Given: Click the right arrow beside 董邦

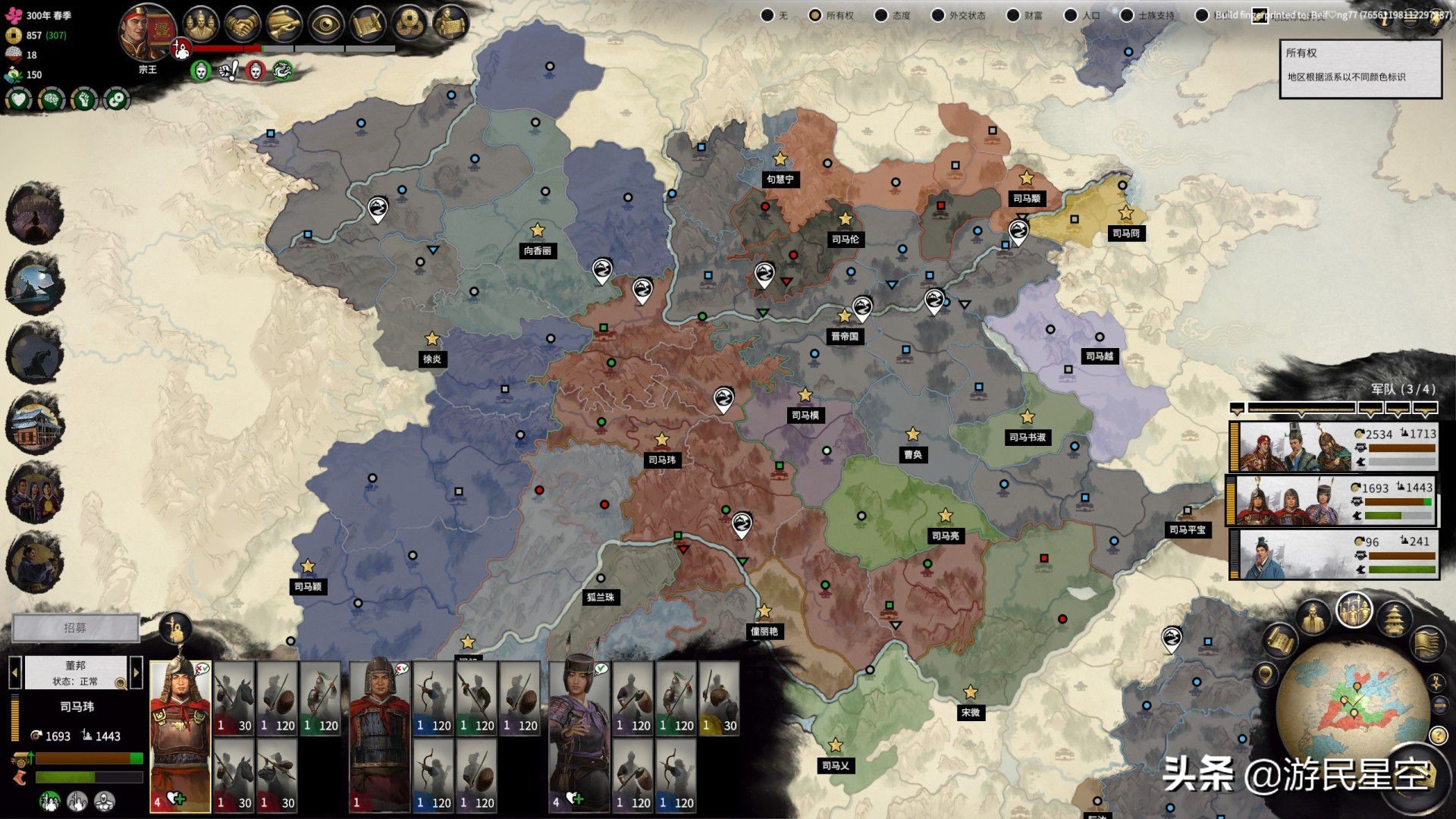Looking at the screenshot, I should (x=136, y=672).
